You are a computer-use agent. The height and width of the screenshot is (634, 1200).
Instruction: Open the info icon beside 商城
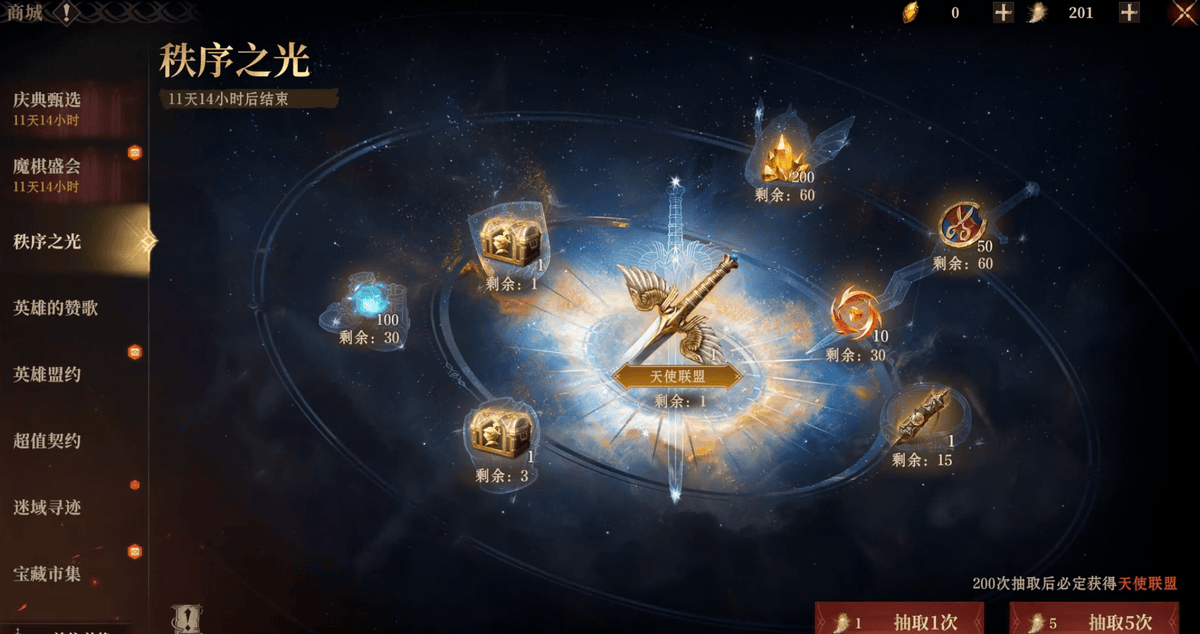[66, 13]
